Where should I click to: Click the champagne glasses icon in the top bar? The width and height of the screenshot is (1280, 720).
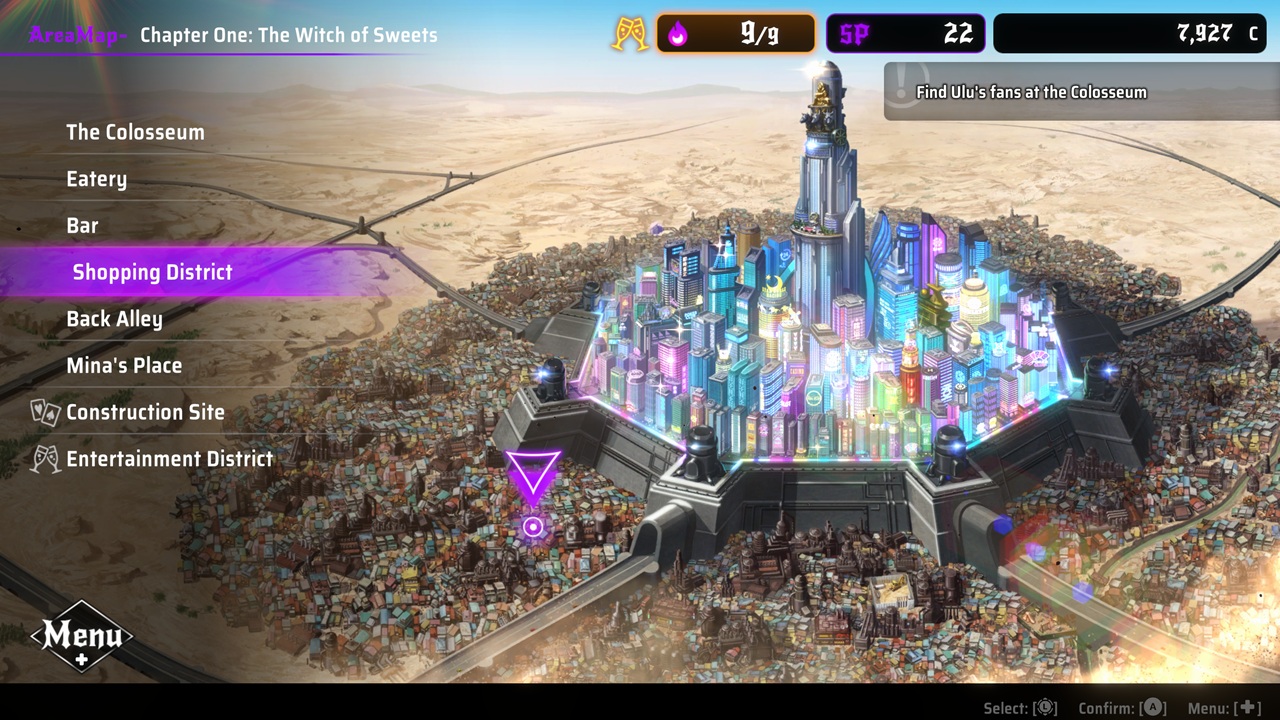point(630,32)
